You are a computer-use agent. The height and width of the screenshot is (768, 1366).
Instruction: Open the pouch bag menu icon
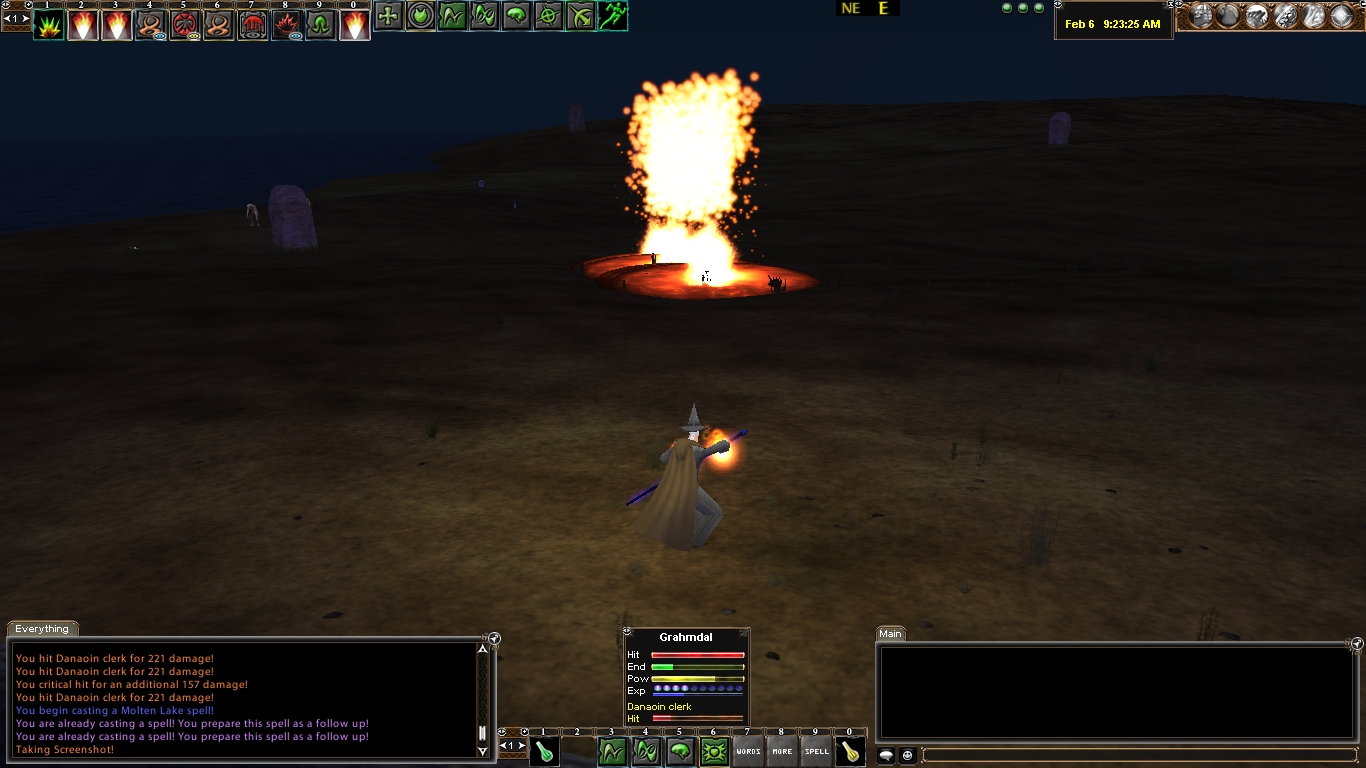(x=1228, y=16)
